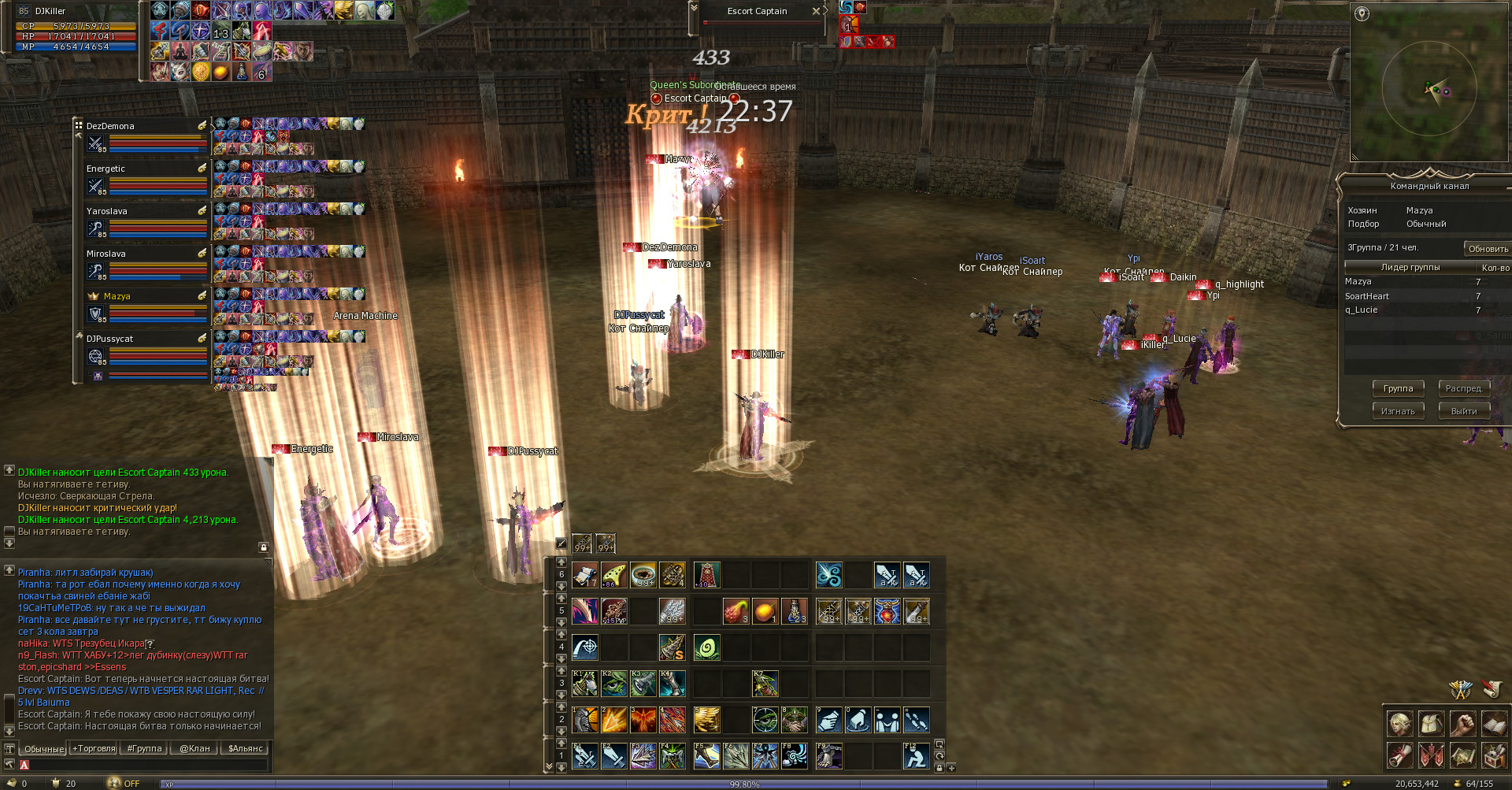Open the inventory bag icon
Viewport: 1512px width, 790px height.
pos(1432,723)
